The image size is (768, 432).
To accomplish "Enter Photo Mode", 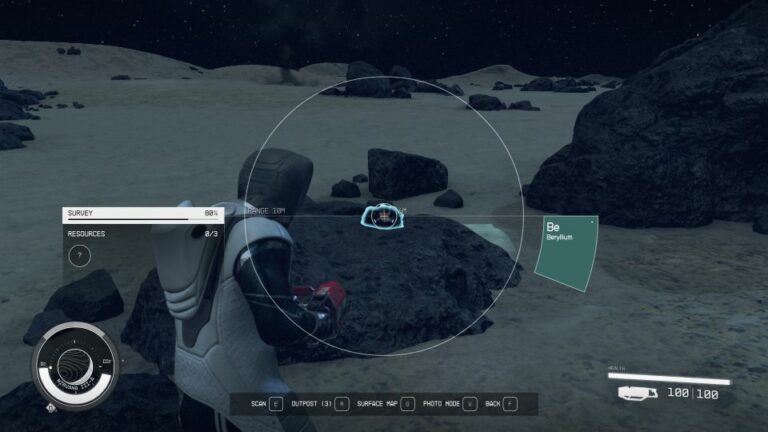I will tap(446, 403).
